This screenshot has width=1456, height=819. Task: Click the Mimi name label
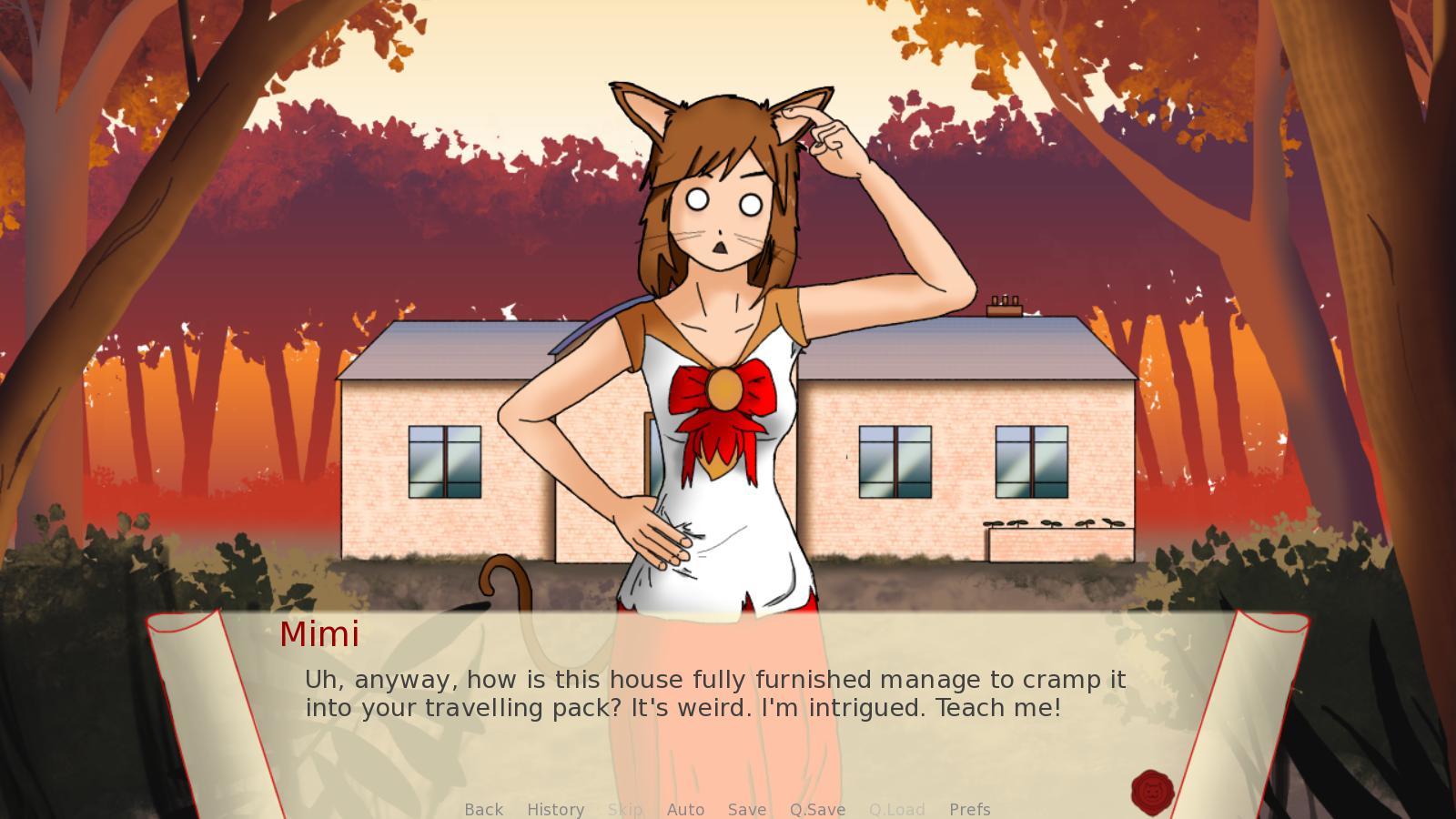(x=319, y=634)
